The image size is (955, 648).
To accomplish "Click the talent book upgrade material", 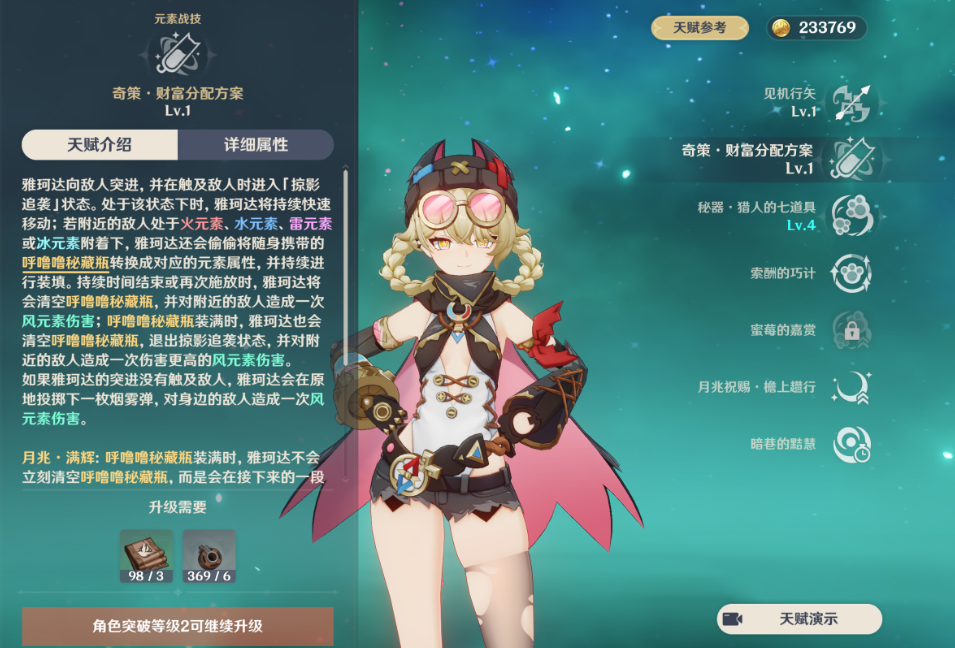I will coord(146,556).
